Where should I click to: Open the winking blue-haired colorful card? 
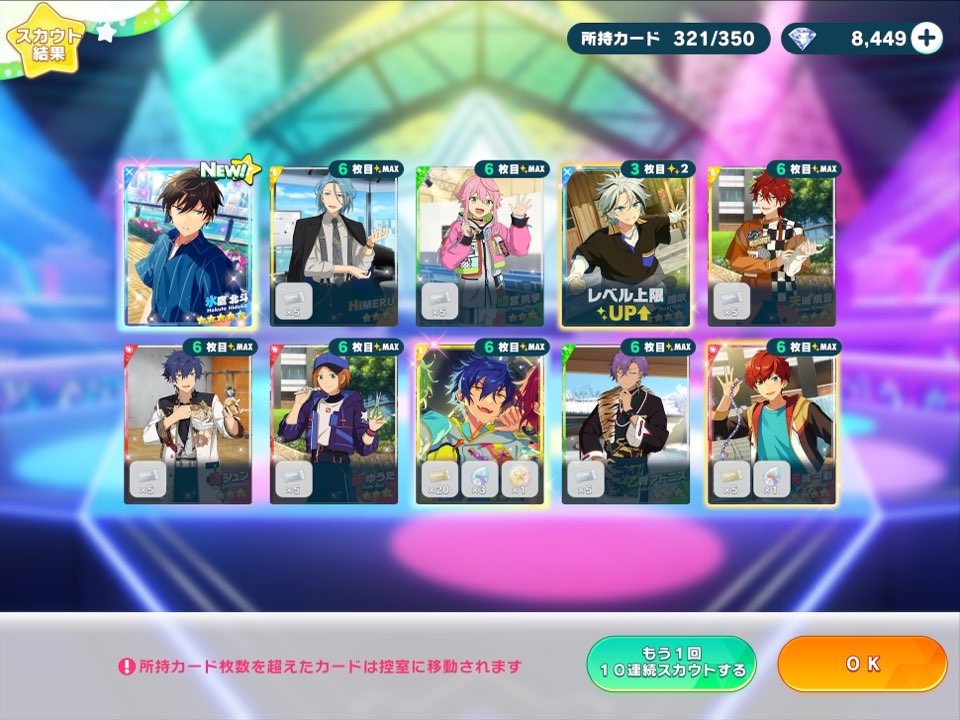pyautogui.click(x=480, y=423)
